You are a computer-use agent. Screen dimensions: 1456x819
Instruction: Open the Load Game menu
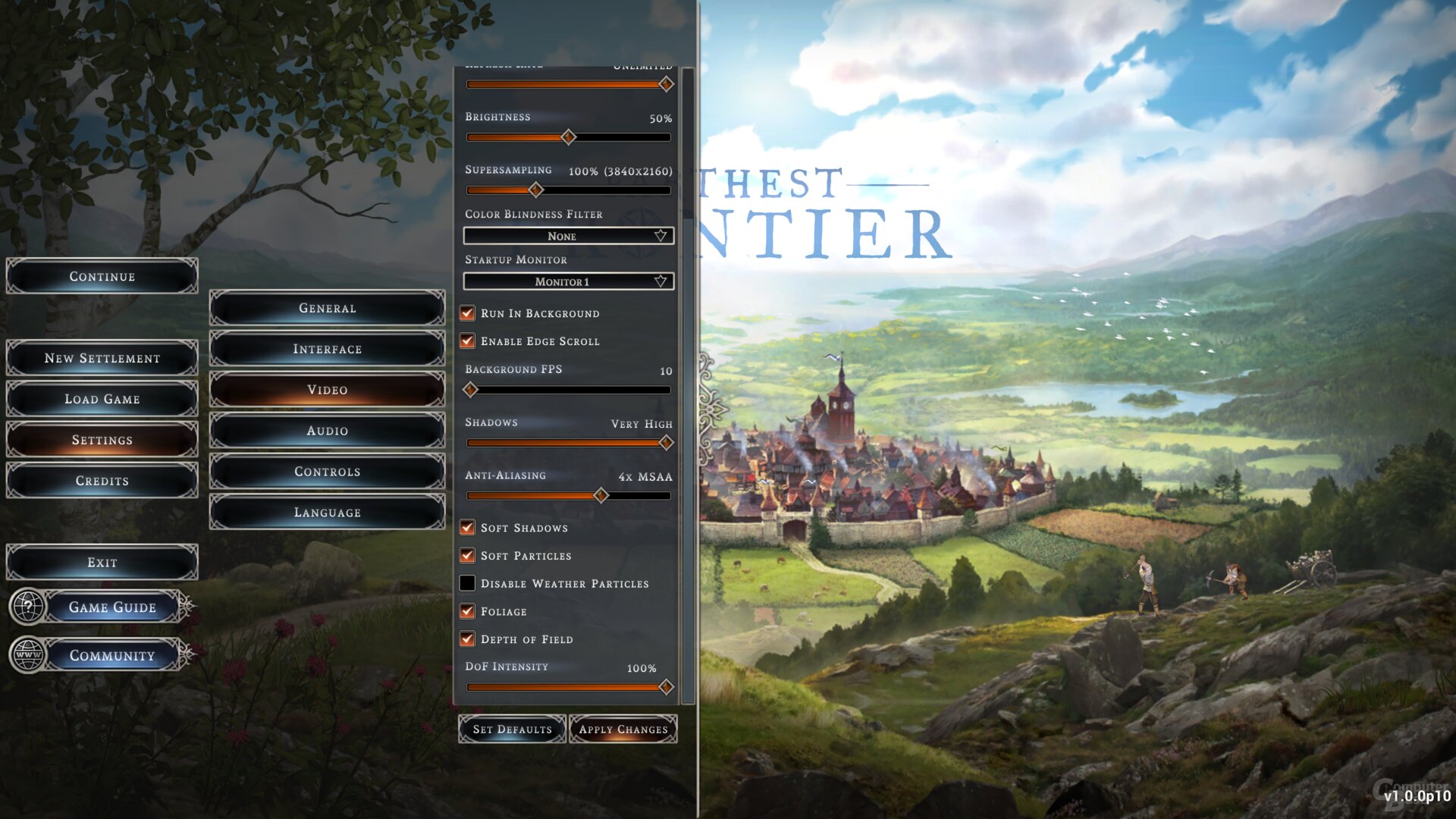(x=102, y=399)
